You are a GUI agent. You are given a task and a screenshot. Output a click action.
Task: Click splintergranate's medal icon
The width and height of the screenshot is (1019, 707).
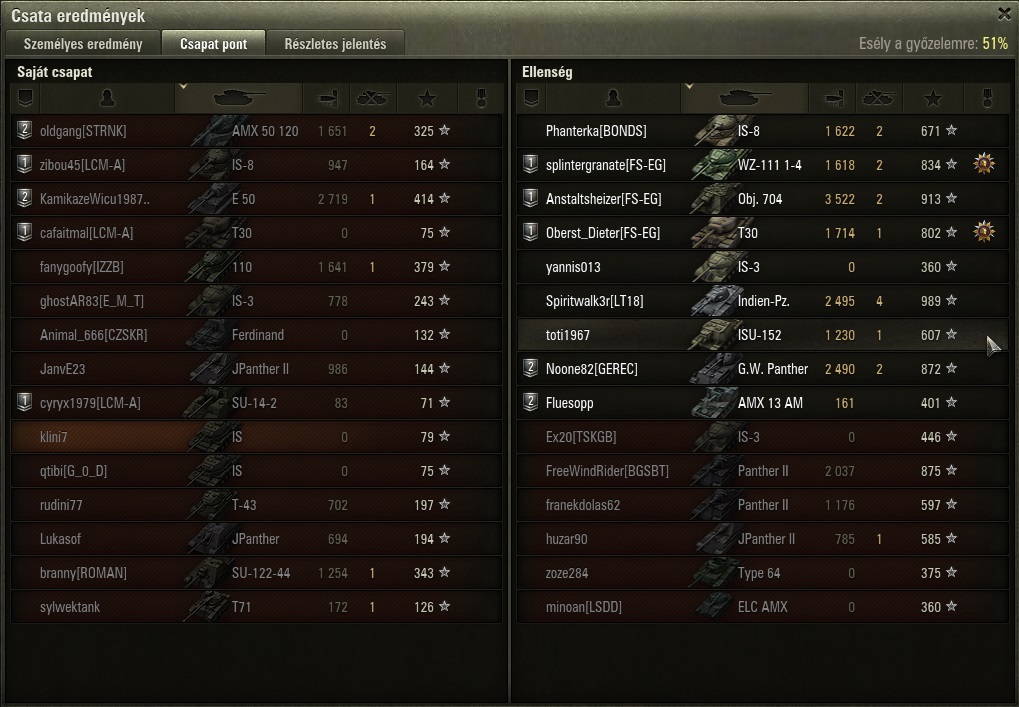click(x=985, y=164)
